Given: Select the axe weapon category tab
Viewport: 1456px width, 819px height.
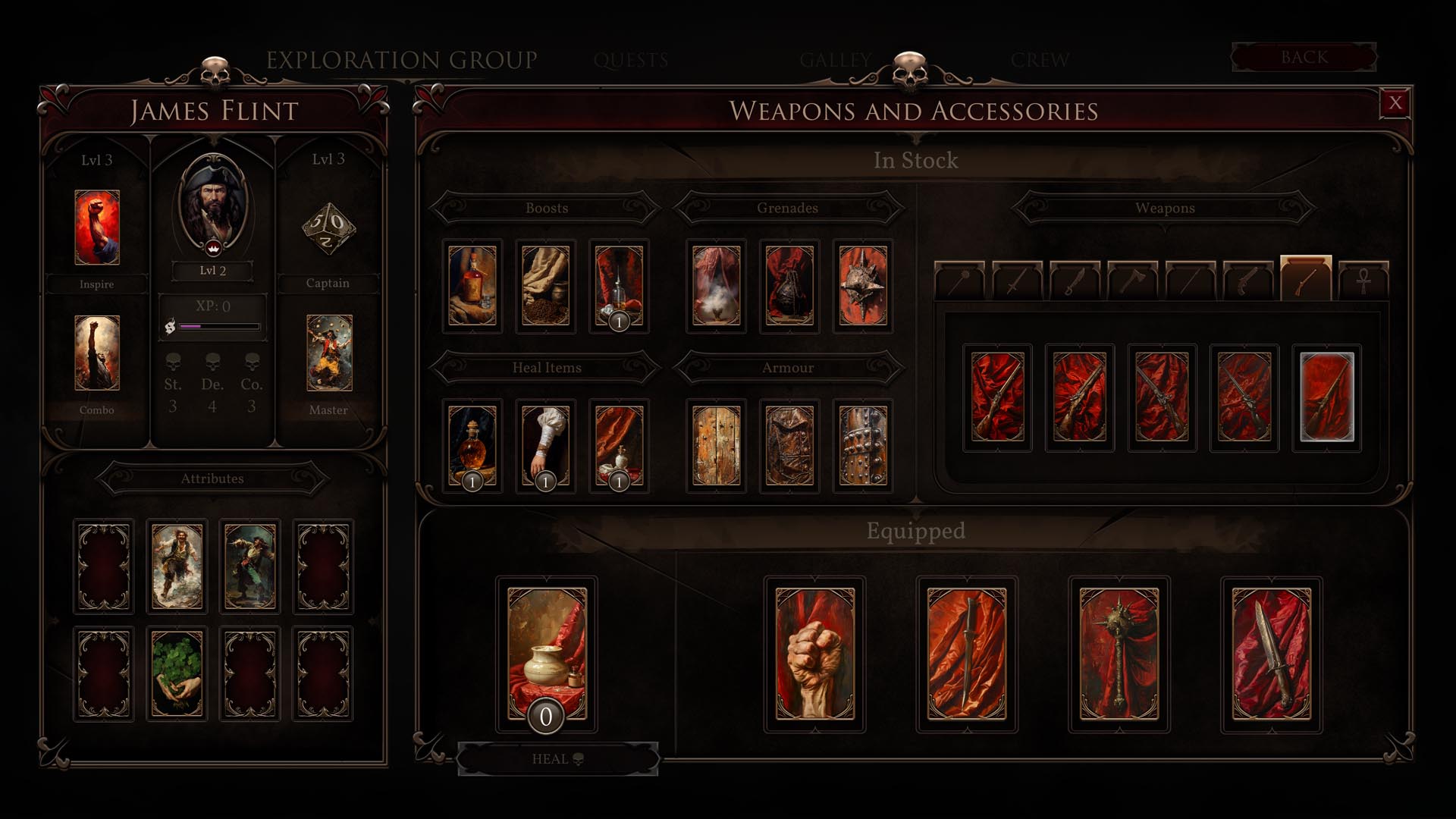Looking at the screenshot, I should 1132,281.
